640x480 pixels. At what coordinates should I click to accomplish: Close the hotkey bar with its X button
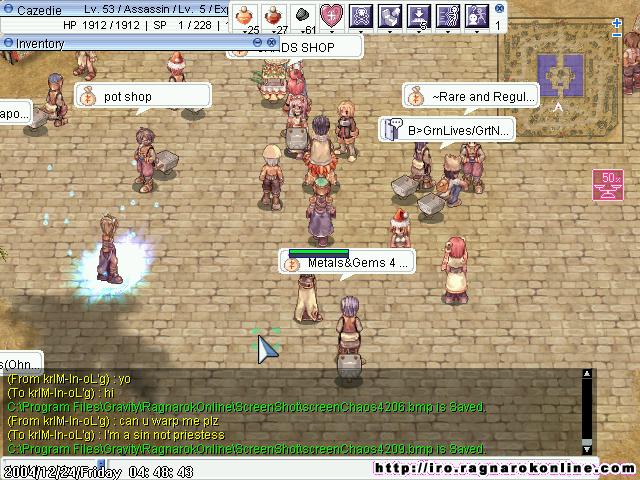point(499,8)
